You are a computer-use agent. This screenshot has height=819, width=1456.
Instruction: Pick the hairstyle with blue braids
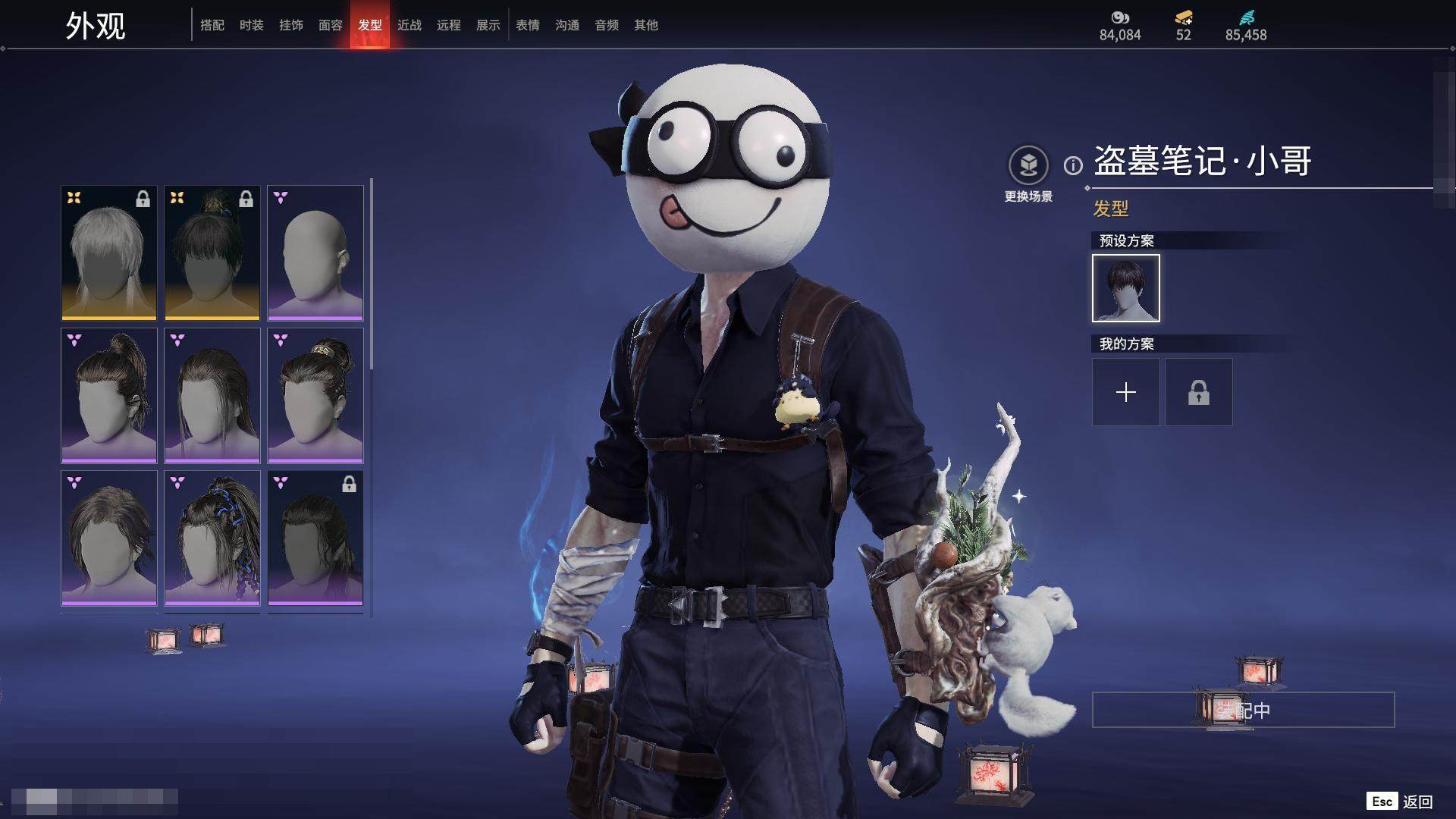coord(212,538)
